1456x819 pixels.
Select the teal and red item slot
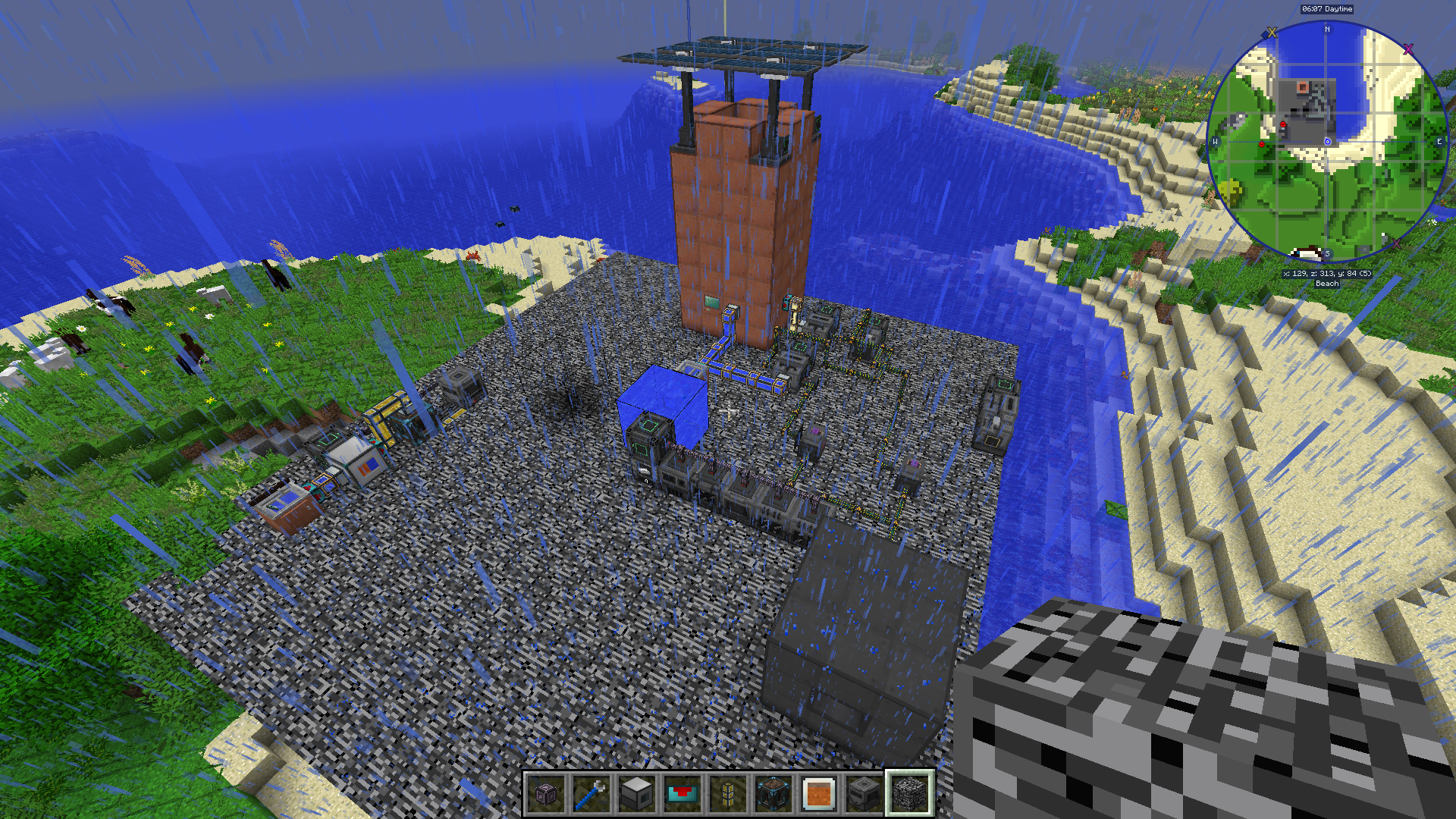tap(682, 794)
